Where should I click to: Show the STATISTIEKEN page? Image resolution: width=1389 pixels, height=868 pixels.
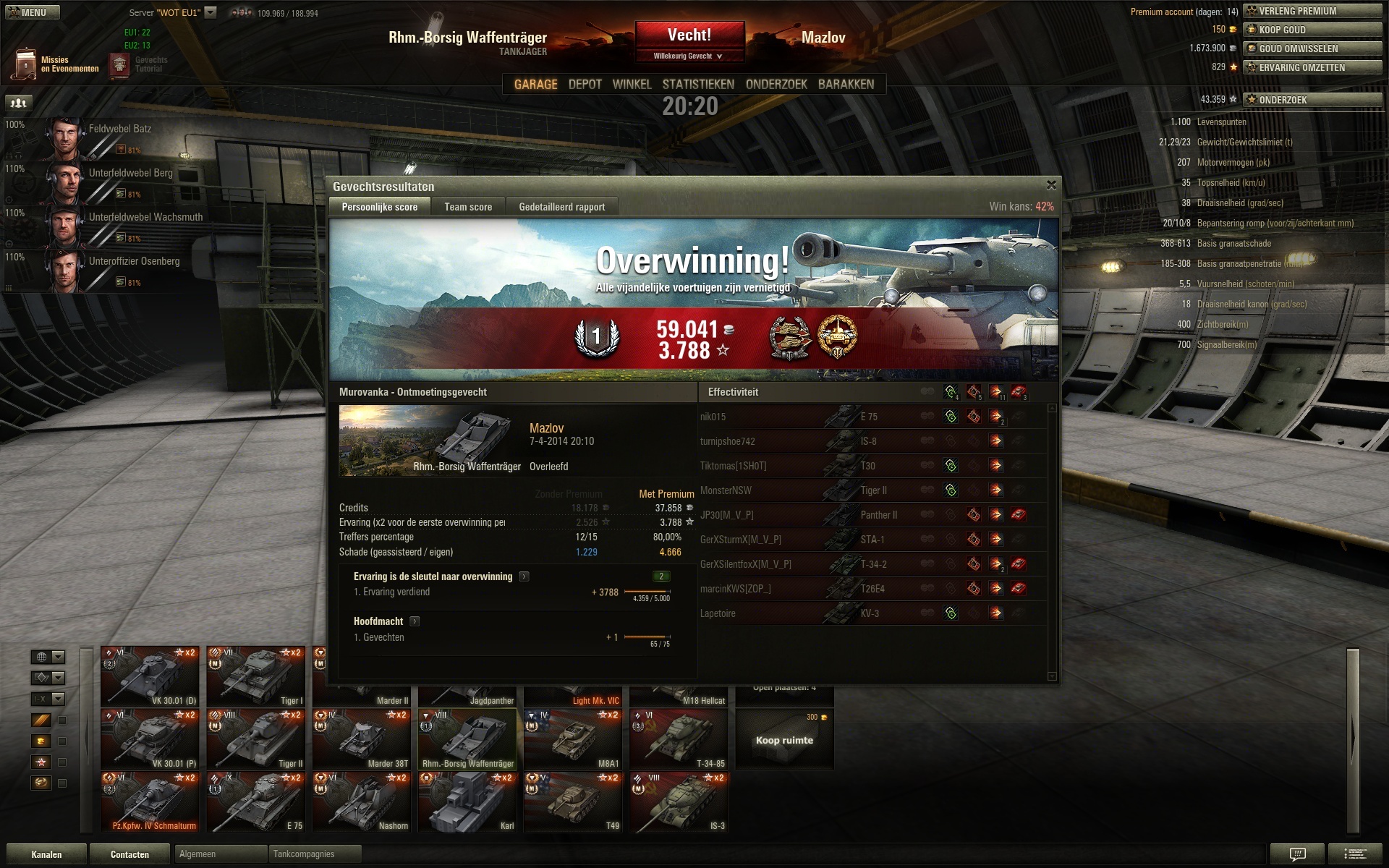pos(698,85)
